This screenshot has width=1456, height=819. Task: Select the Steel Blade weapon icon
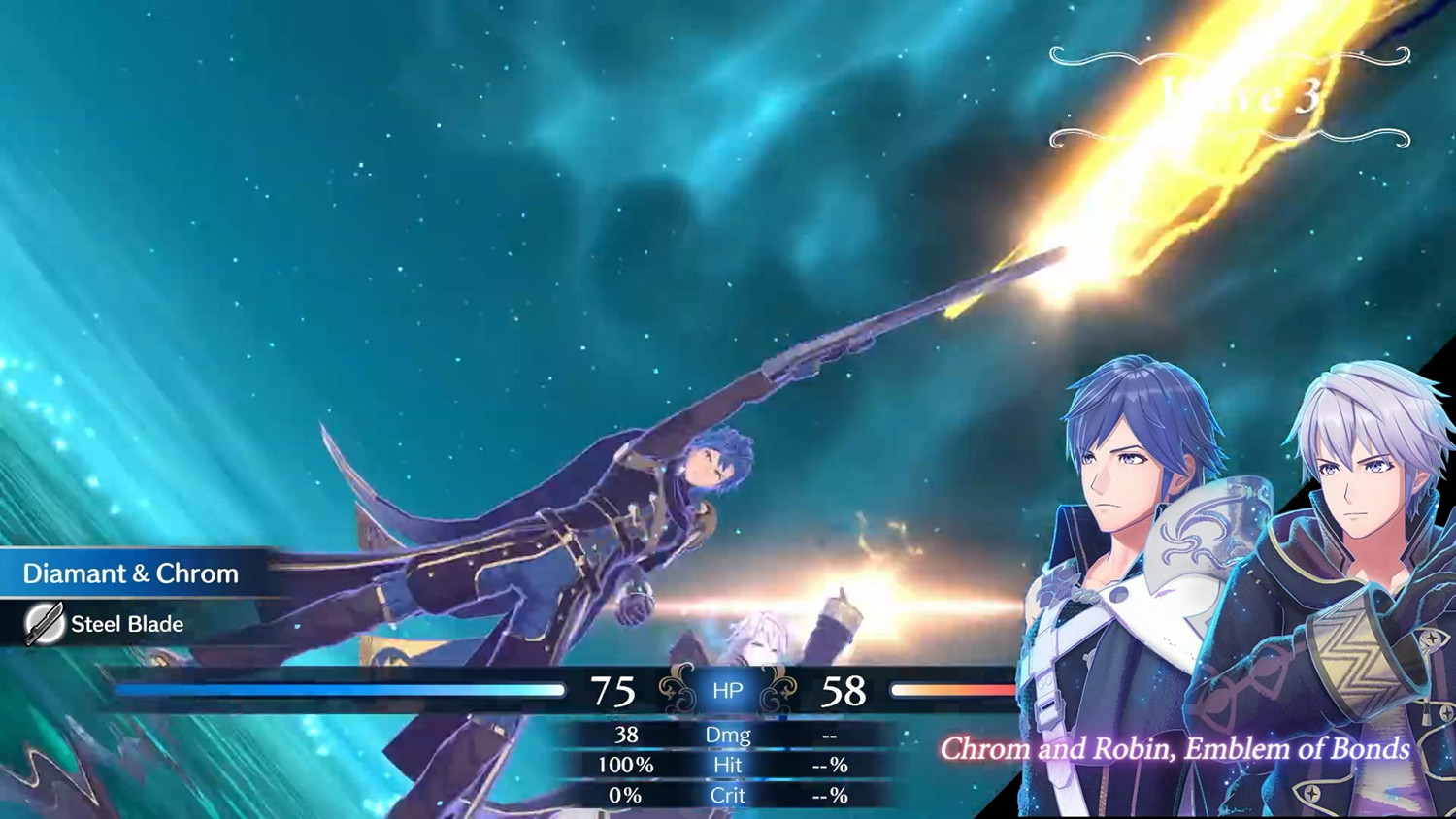point(44,624)
